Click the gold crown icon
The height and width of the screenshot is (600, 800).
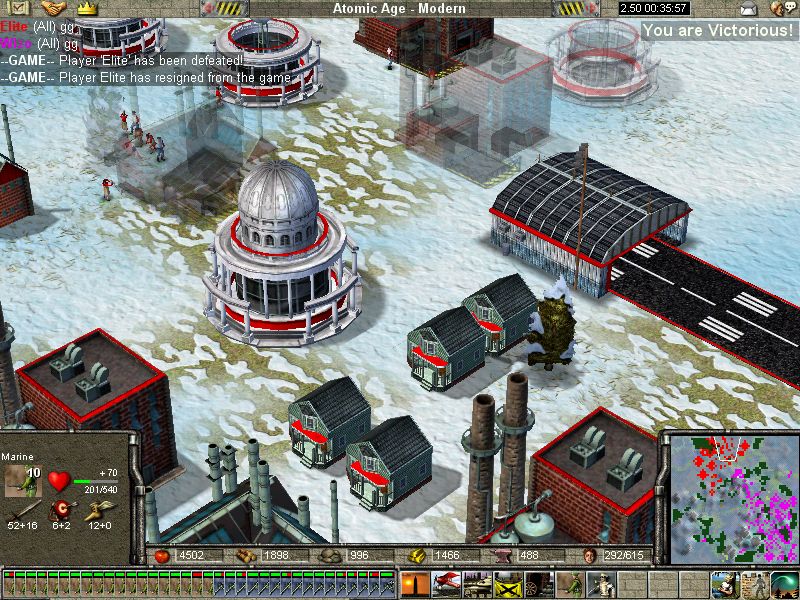coord(87,8)
